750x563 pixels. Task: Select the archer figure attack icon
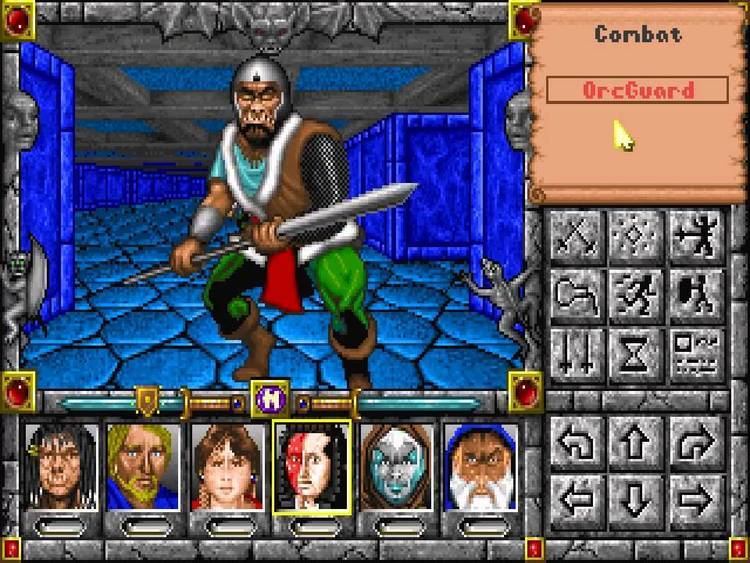[x=697, y=237]
